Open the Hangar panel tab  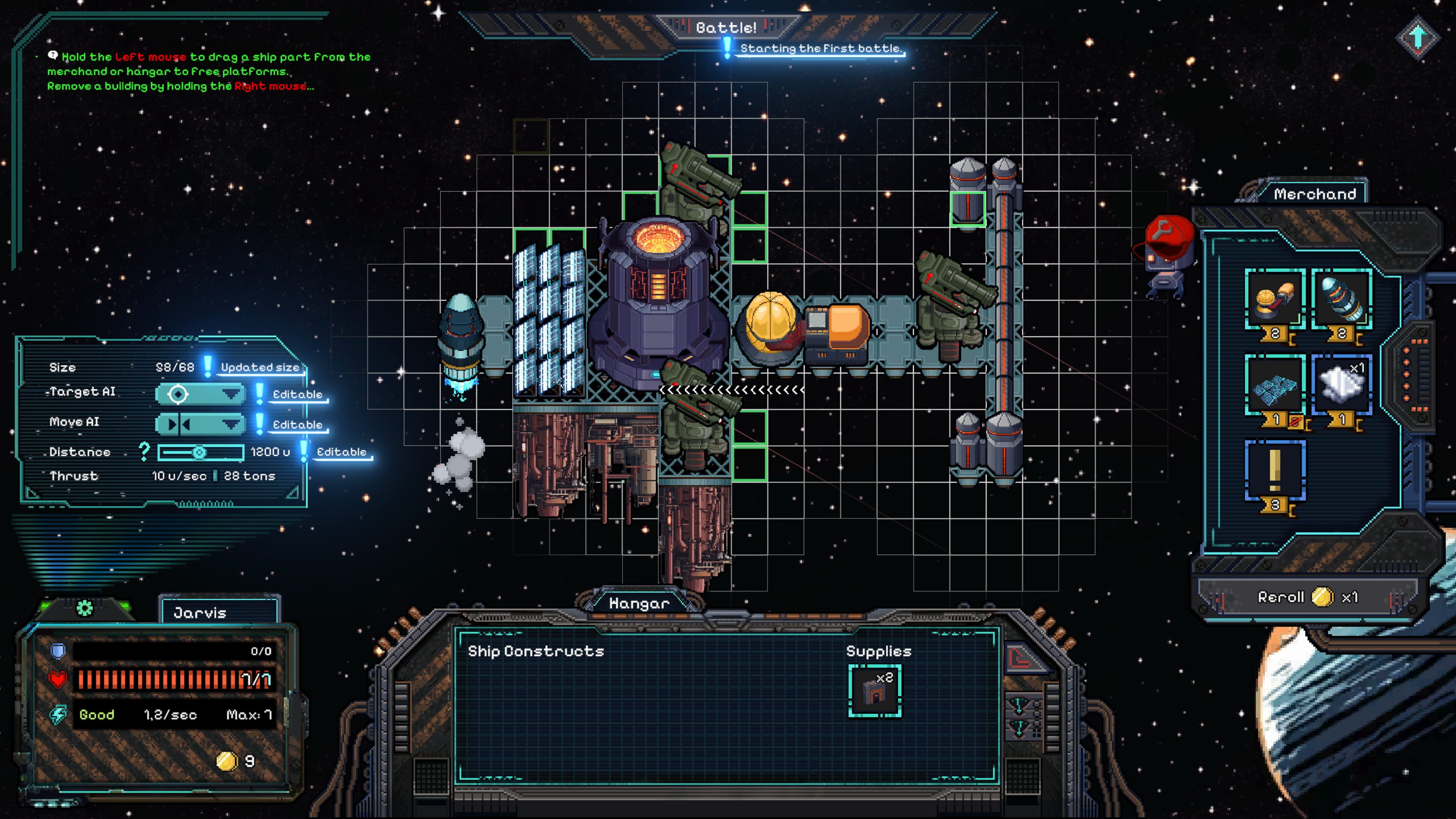639,603
